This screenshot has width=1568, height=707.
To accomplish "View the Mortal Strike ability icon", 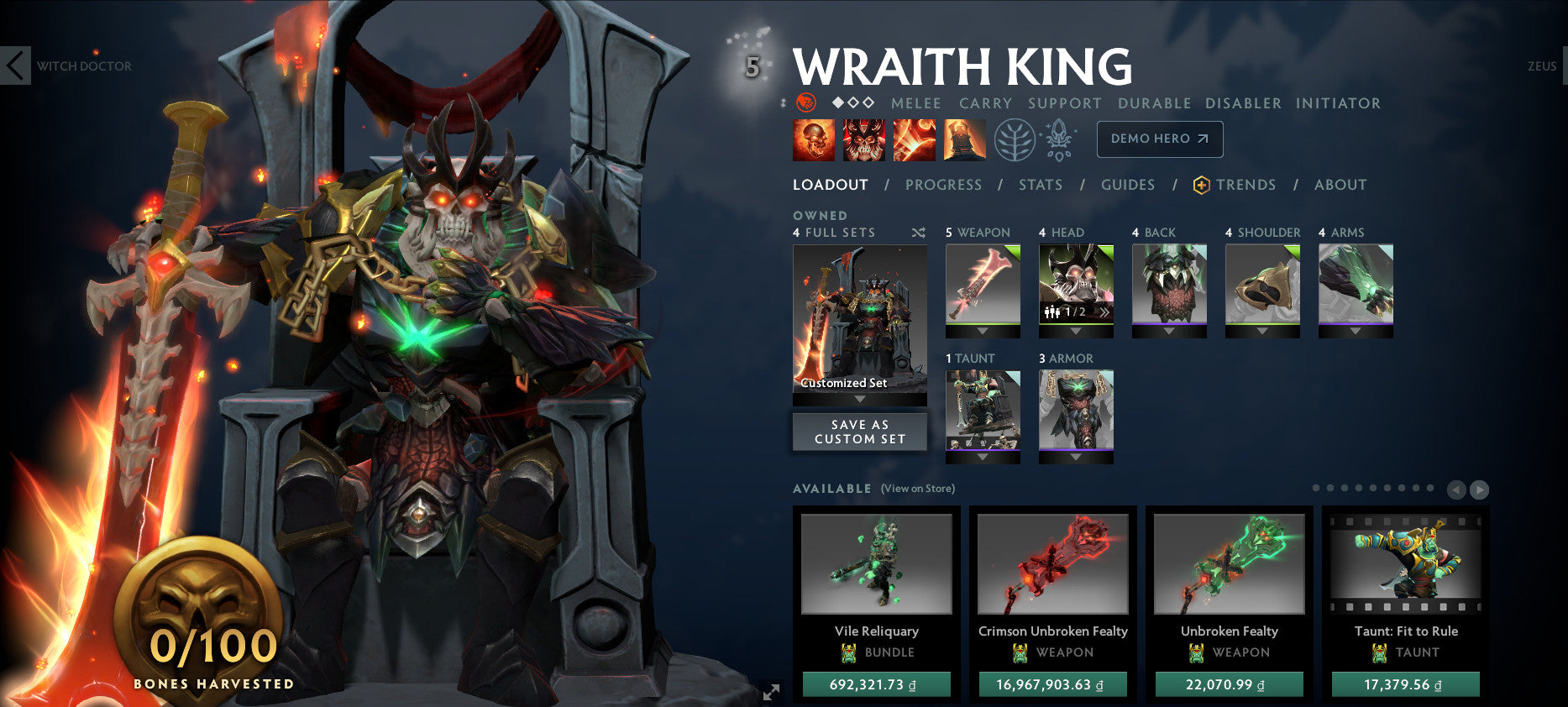I will pos(915,139).
